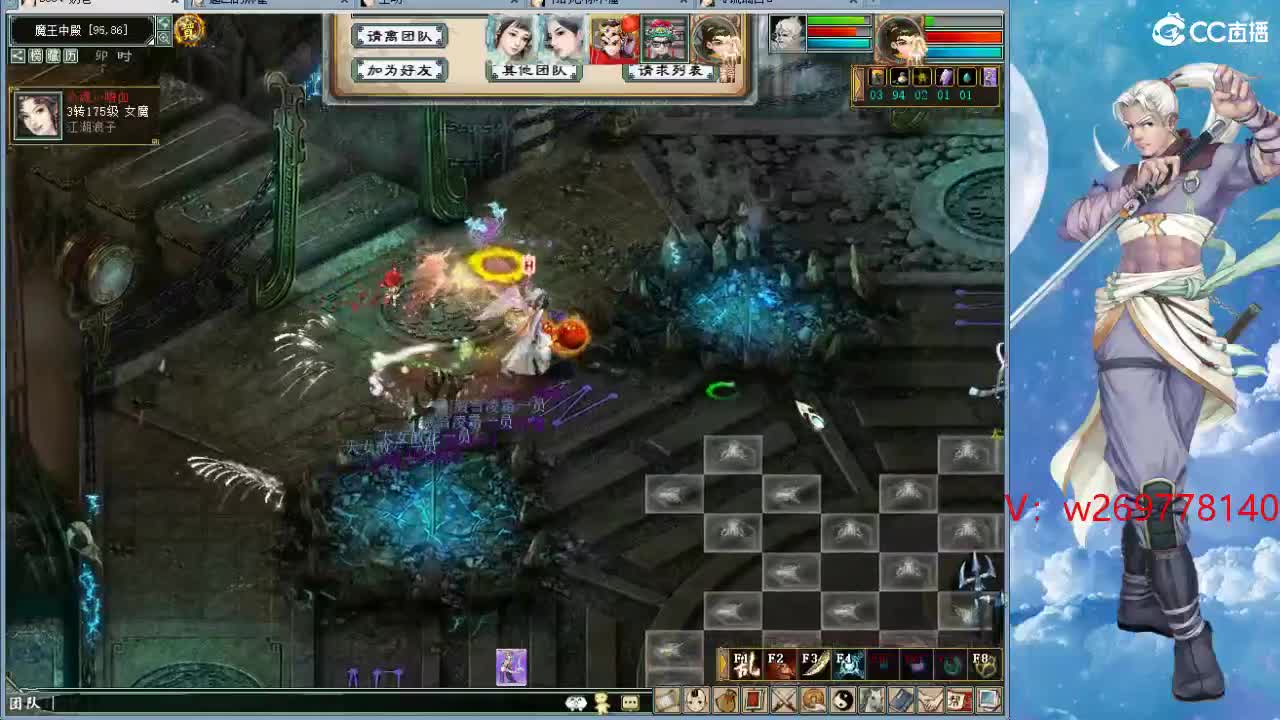Select the rightmost window tab at the top
This screenshot has width=1280, height=720.
click(770, 4)
